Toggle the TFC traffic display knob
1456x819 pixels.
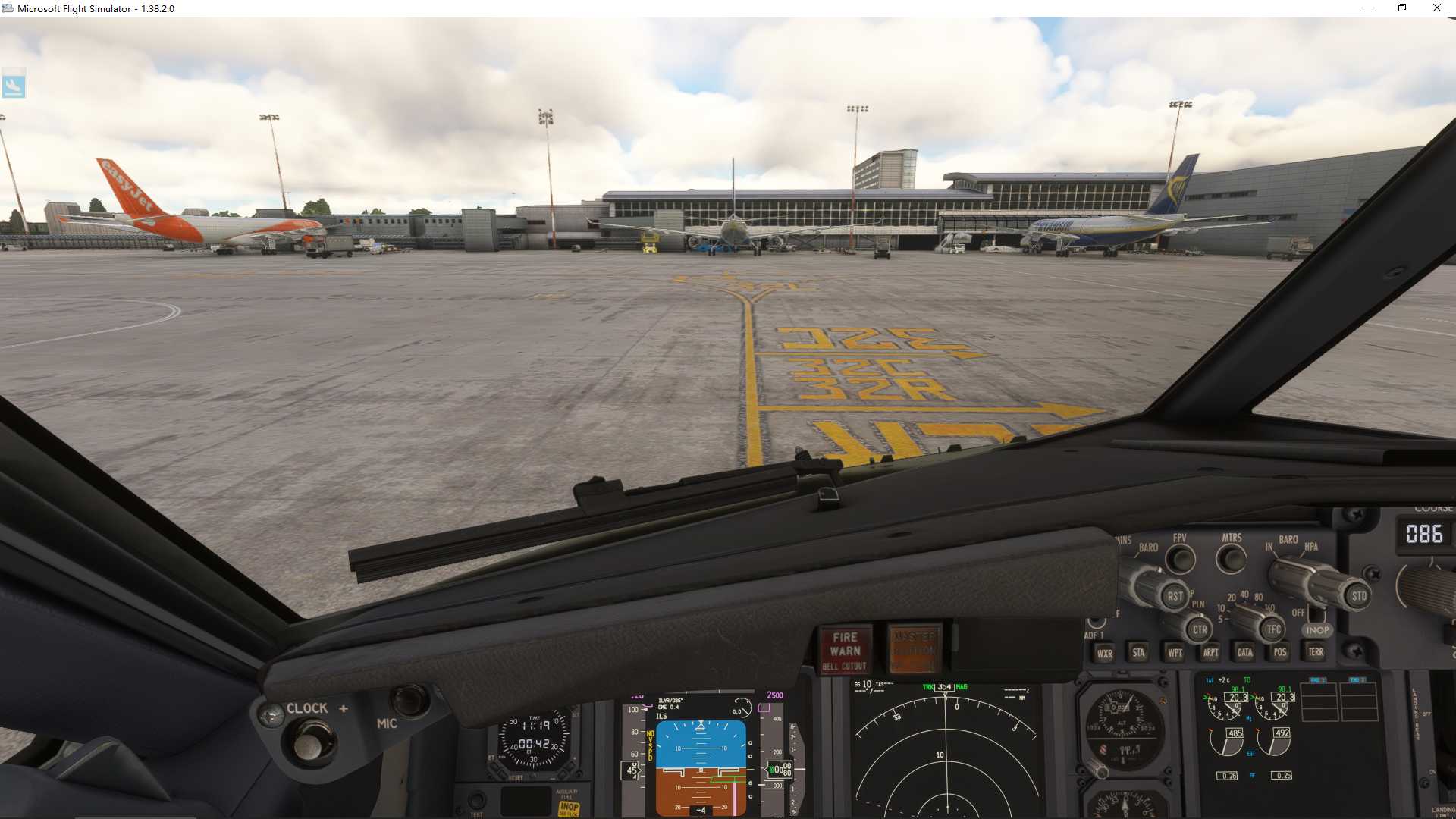tap(1275, 630)
